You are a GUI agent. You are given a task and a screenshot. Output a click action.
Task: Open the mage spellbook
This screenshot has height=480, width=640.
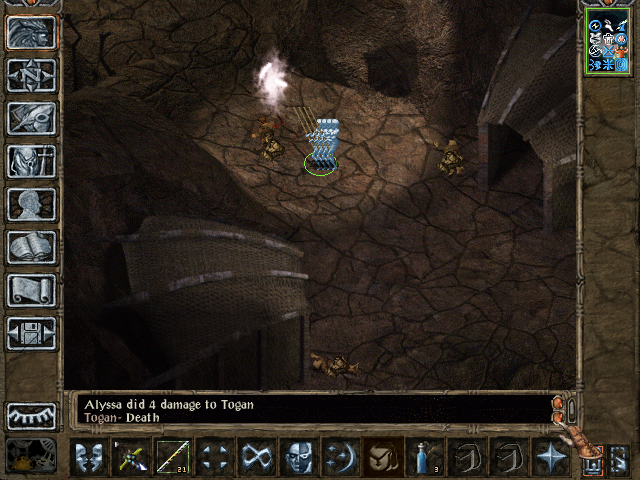point(31,247)
